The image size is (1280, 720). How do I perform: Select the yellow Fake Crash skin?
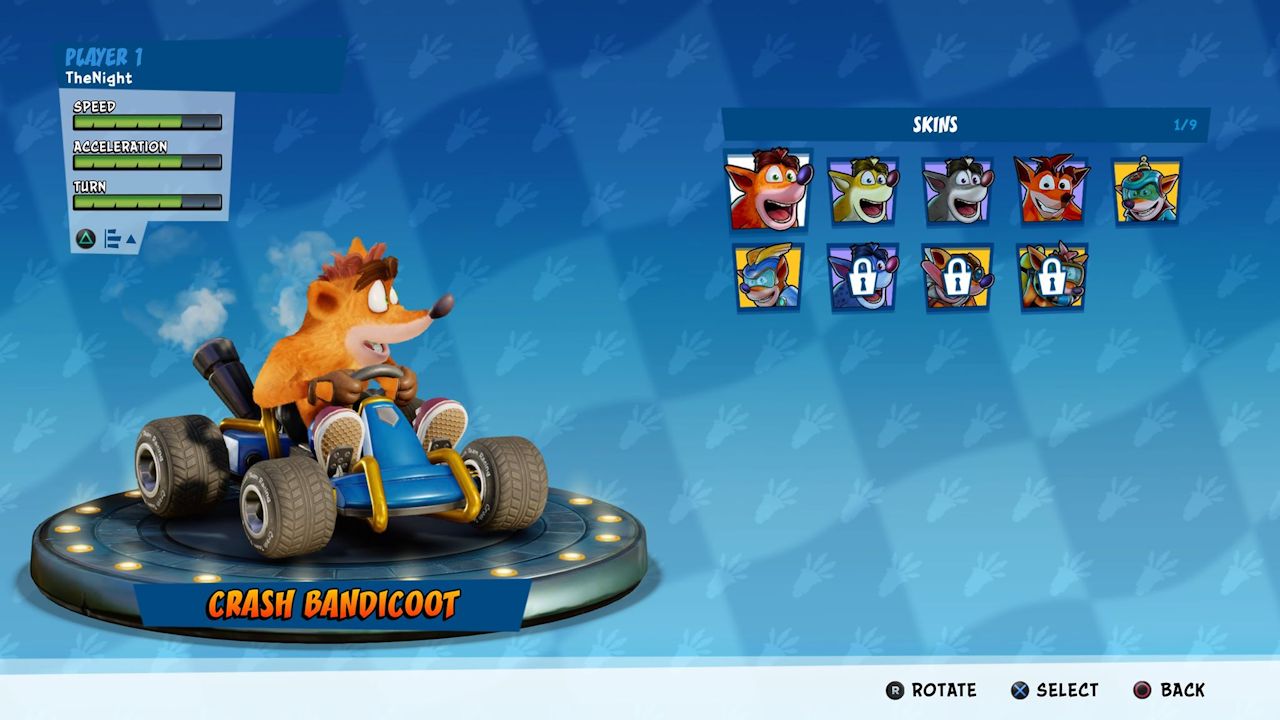[863, 190]
